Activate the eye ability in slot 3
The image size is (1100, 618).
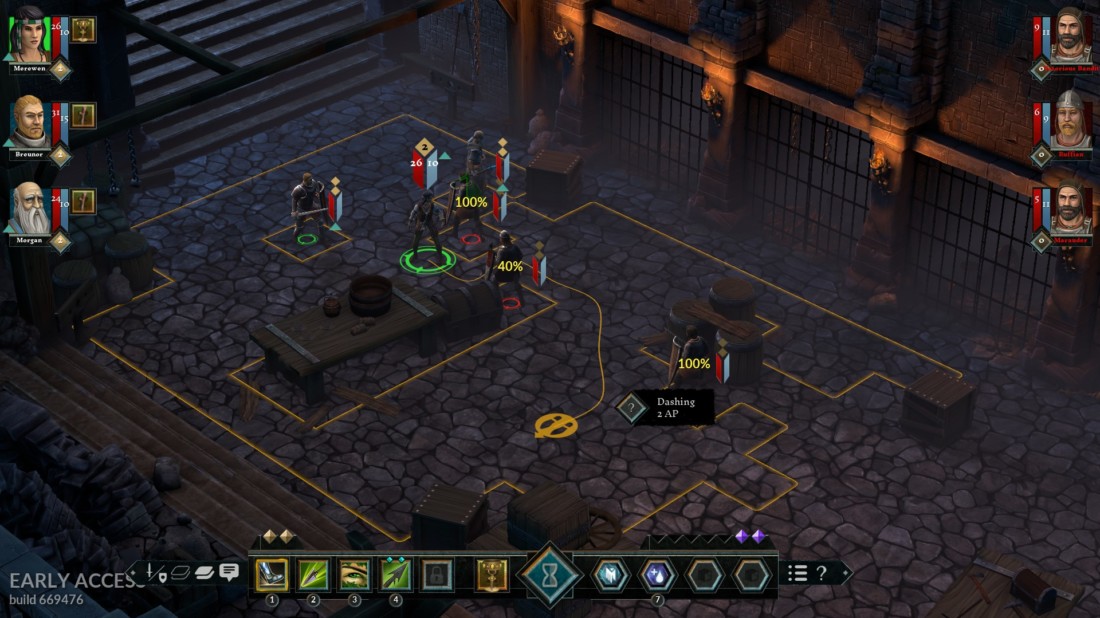(354, 575)
